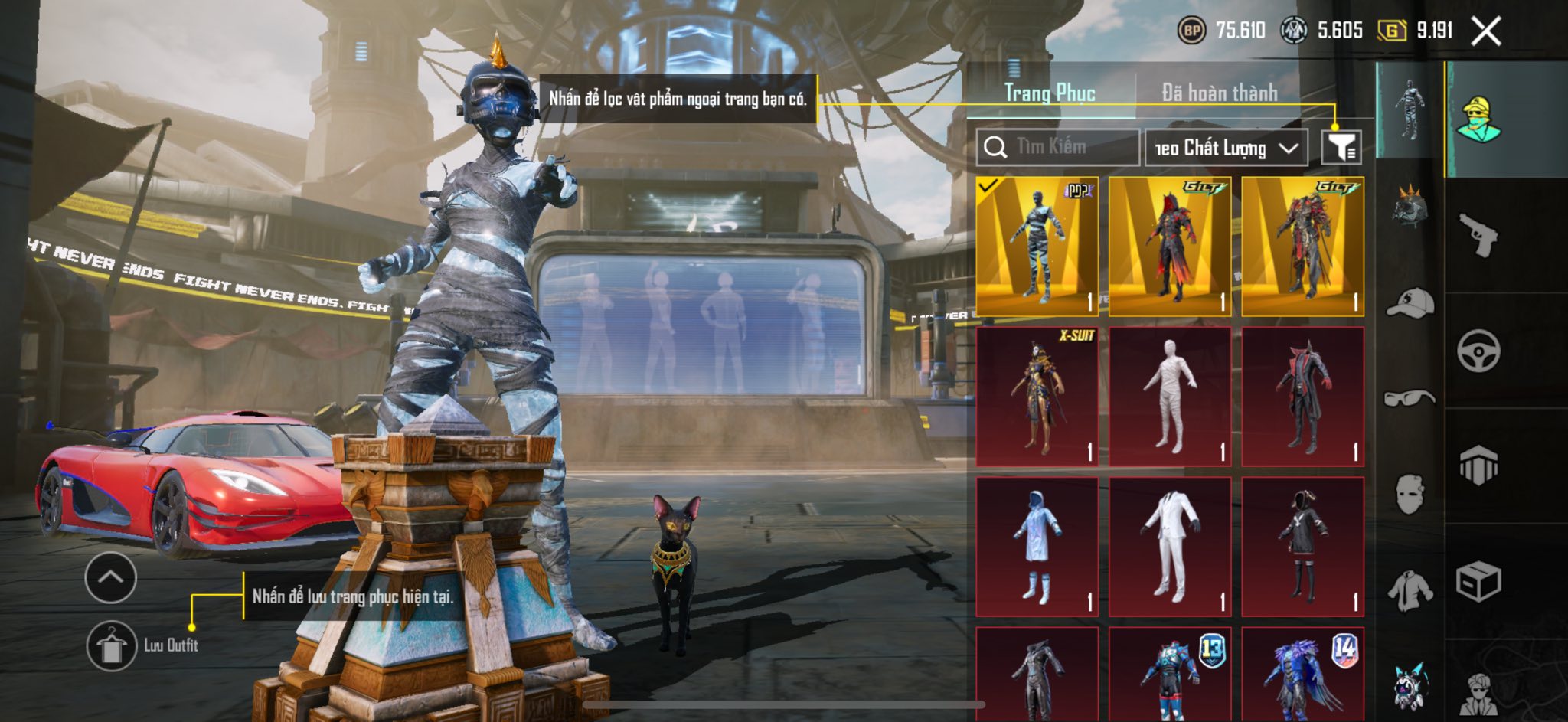Show the baseball cap headwear category

pyautogui.click(x=1410, y=303)
